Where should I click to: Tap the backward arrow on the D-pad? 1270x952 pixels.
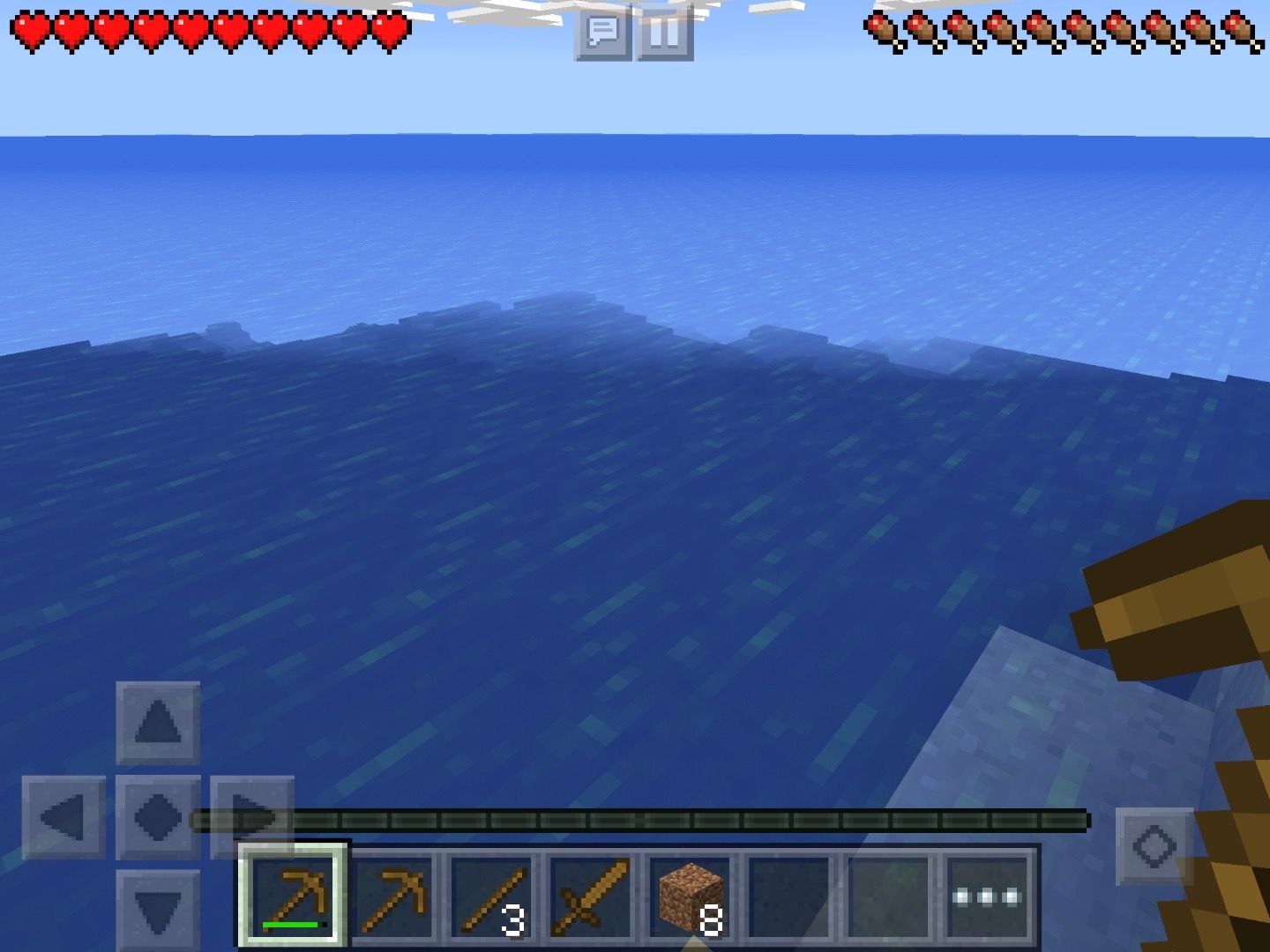[158, 911]
